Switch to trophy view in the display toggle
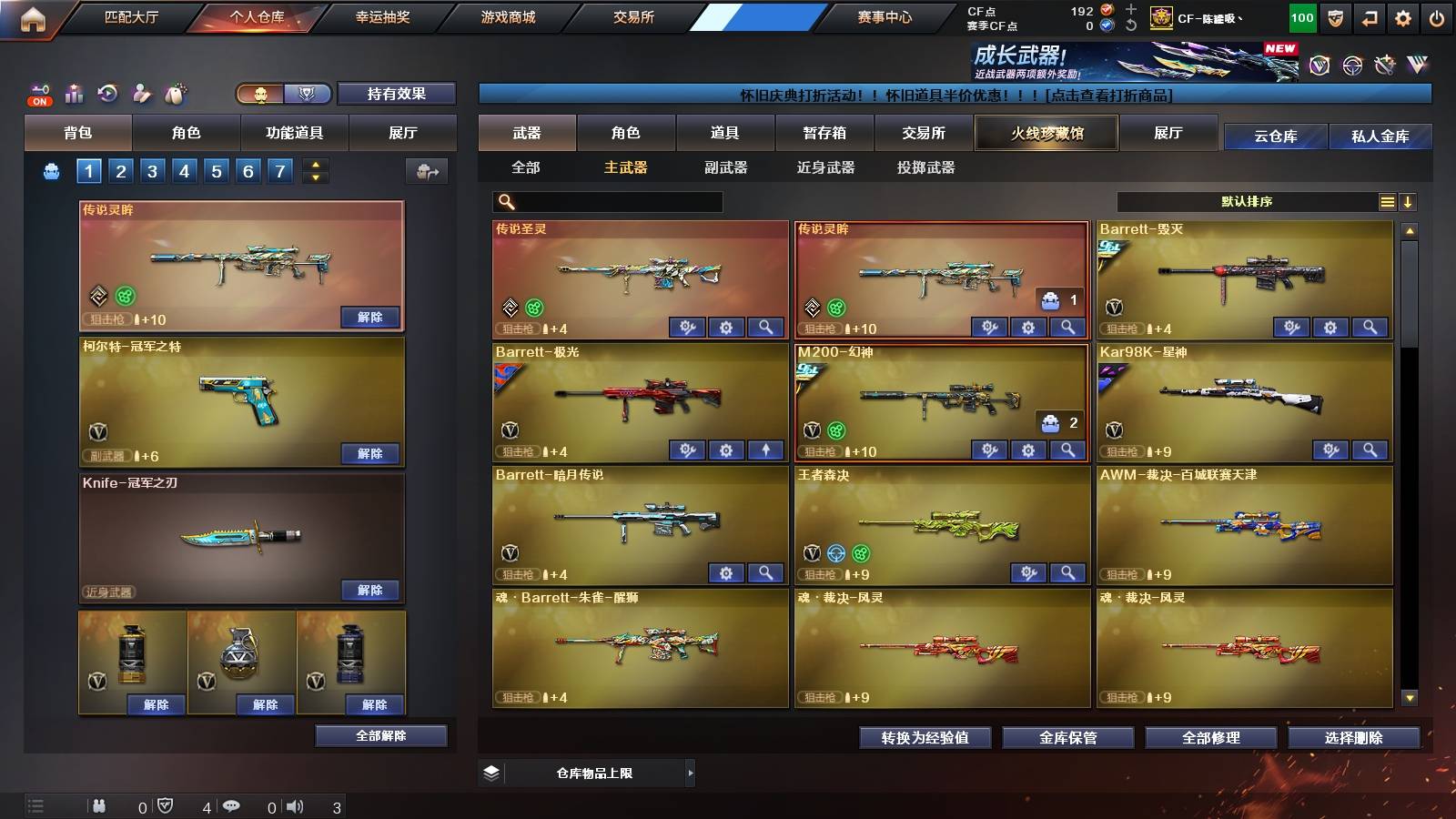This screenshot has width=1456, height=819. 307,94
